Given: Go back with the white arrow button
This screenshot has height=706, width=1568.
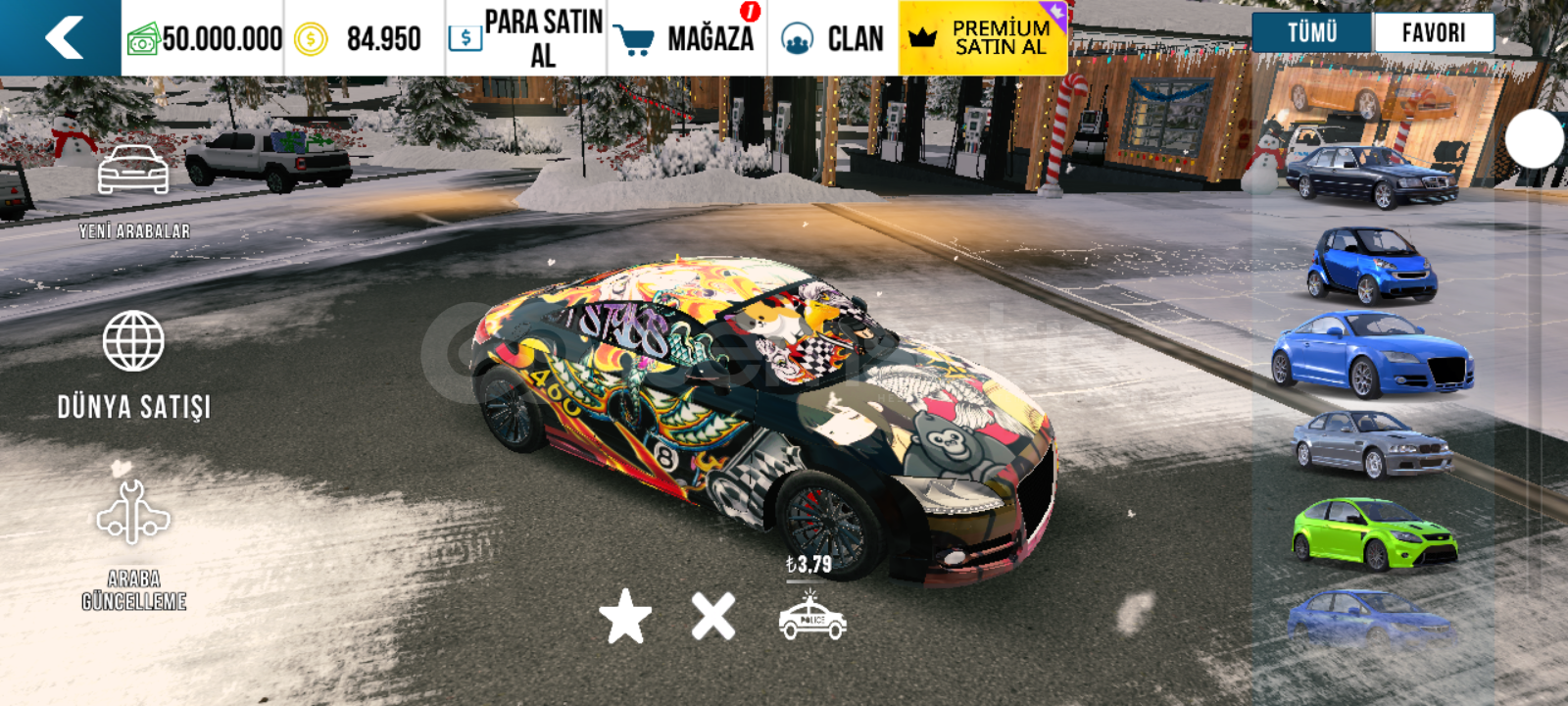Looking at the screenshot, I should [x=63, y=38].
